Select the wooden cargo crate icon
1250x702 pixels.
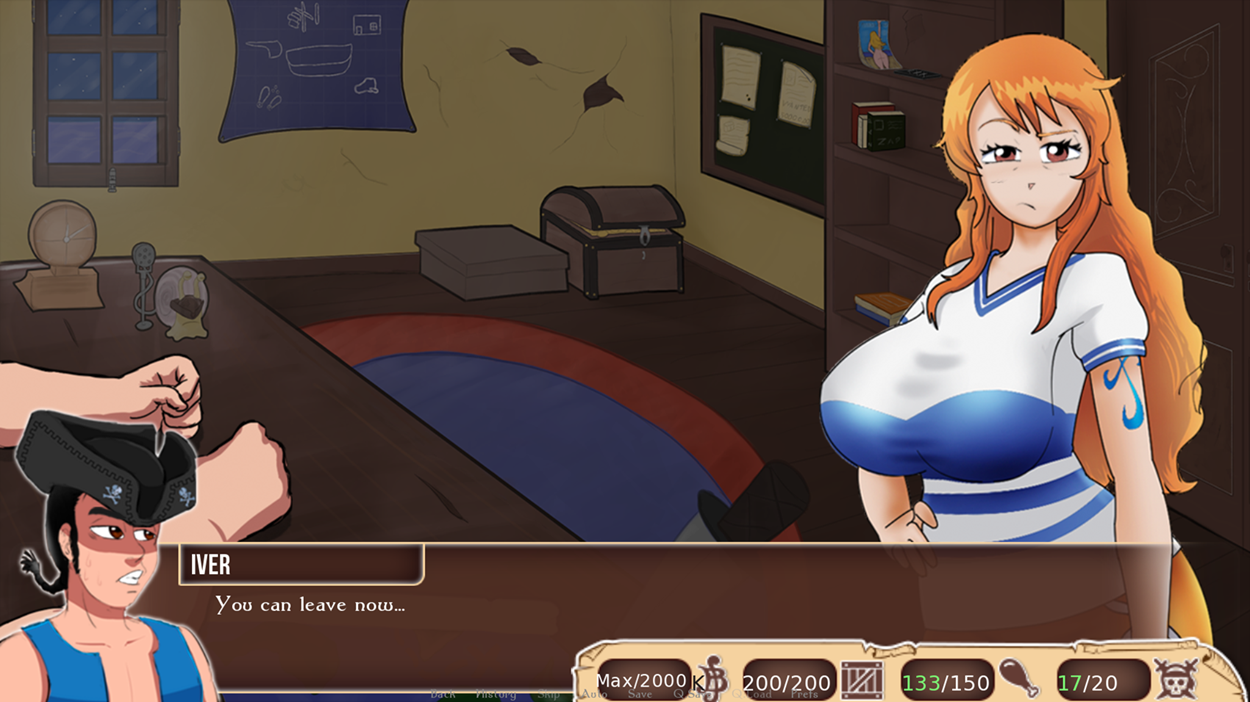pyautogui.click(x=861, y=681)
